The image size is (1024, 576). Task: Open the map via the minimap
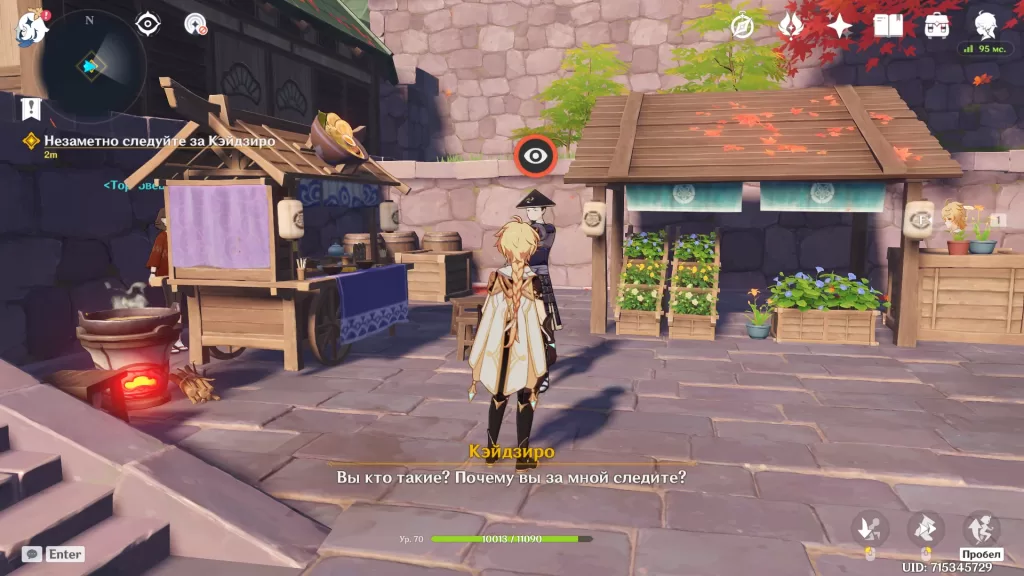[x=90, y=65]
